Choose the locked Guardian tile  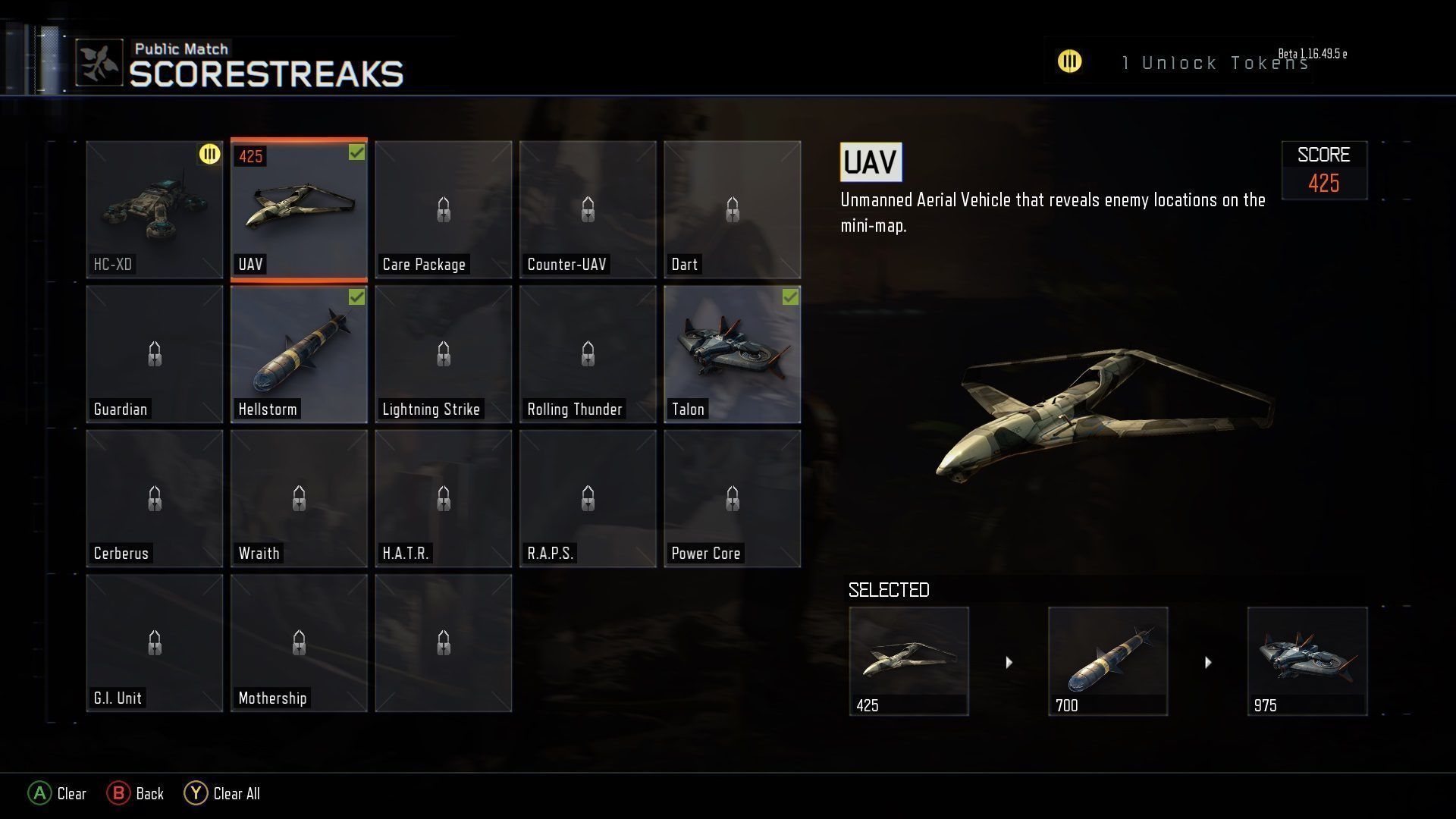[155, 354]
